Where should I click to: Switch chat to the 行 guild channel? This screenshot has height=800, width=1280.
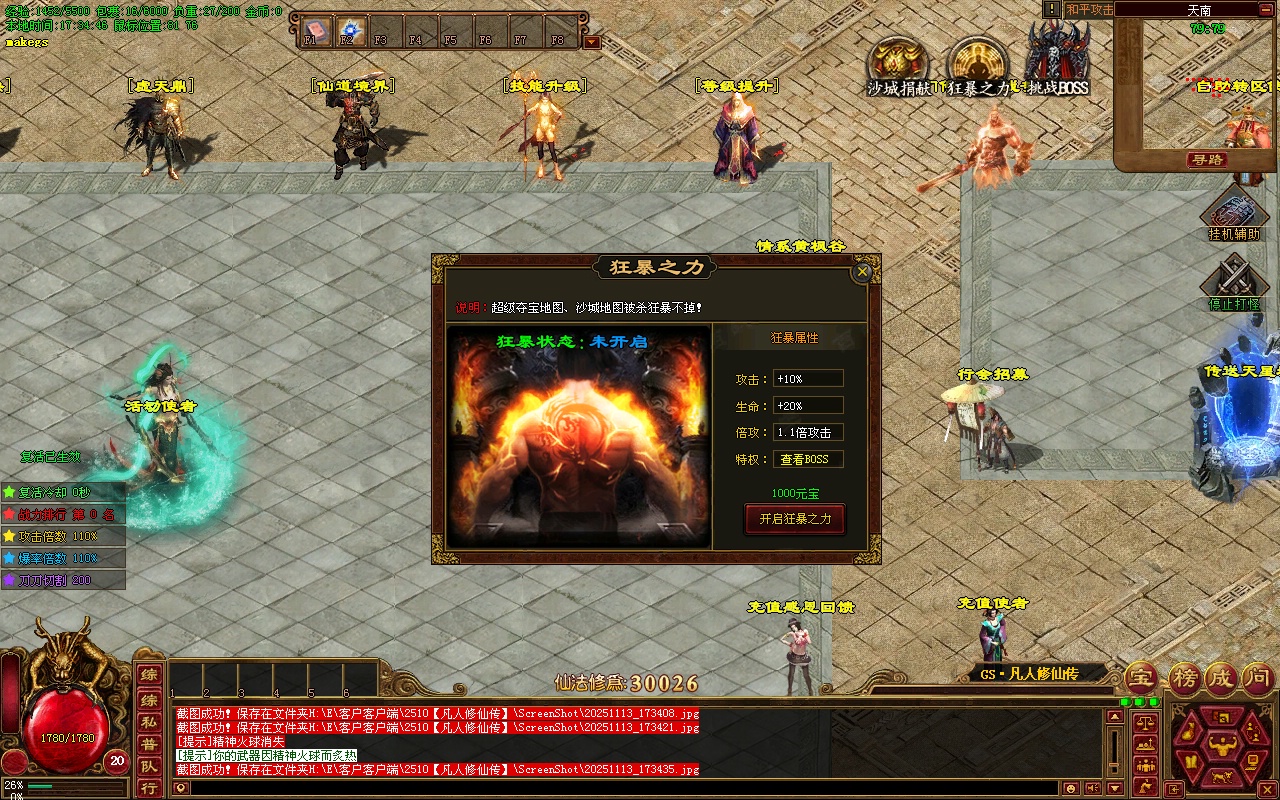coord(148,788)
